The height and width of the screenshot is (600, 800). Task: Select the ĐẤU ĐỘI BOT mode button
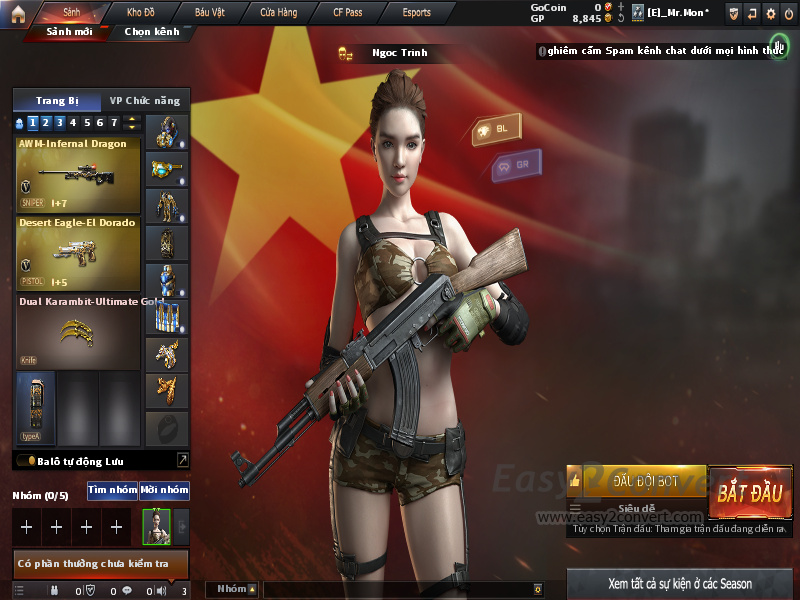645,481
